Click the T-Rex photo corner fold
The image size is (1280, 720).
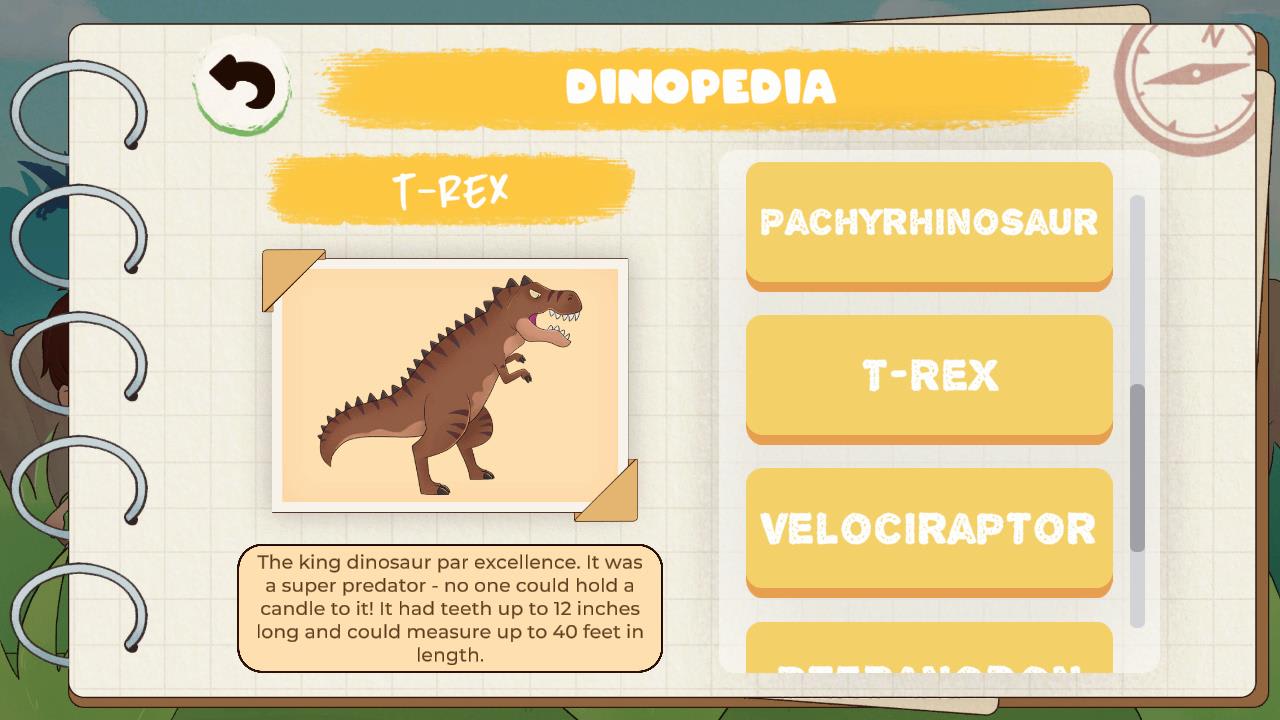pyautogui.click(x=281, y=274)
